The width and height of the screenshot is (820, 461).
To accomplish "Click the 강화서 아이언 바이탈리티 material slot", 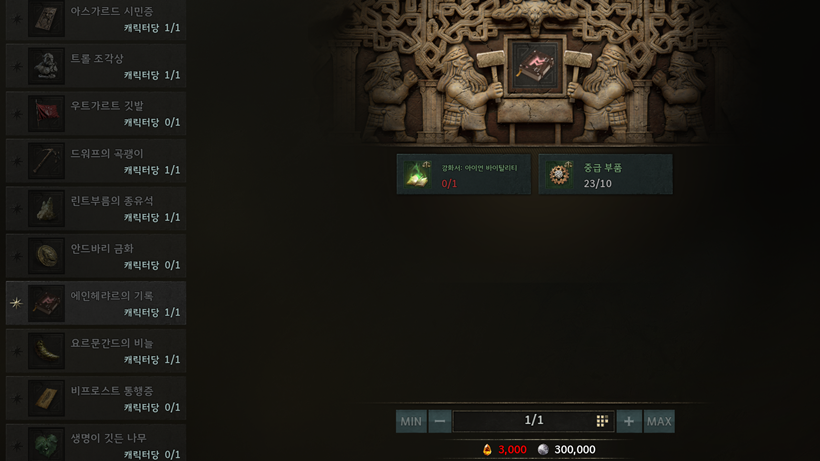I will (464, 174).
